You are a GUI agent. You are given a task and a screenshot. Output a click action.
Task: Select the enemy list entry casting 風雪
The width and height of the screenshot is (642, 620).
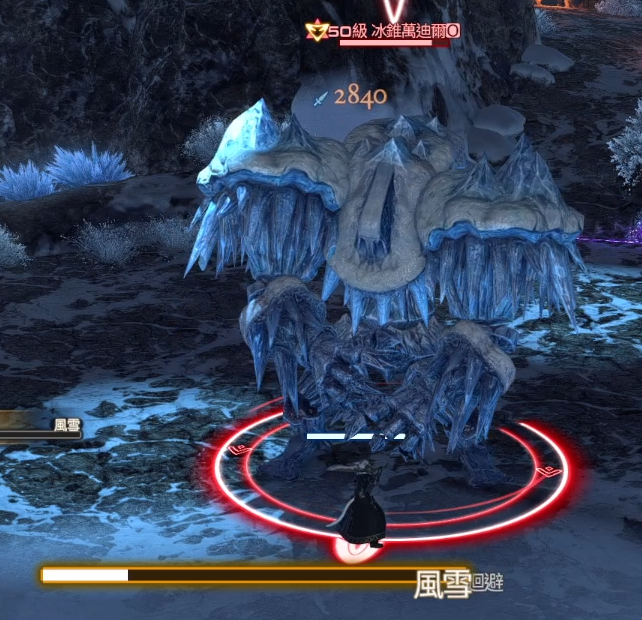click(42, 425)
